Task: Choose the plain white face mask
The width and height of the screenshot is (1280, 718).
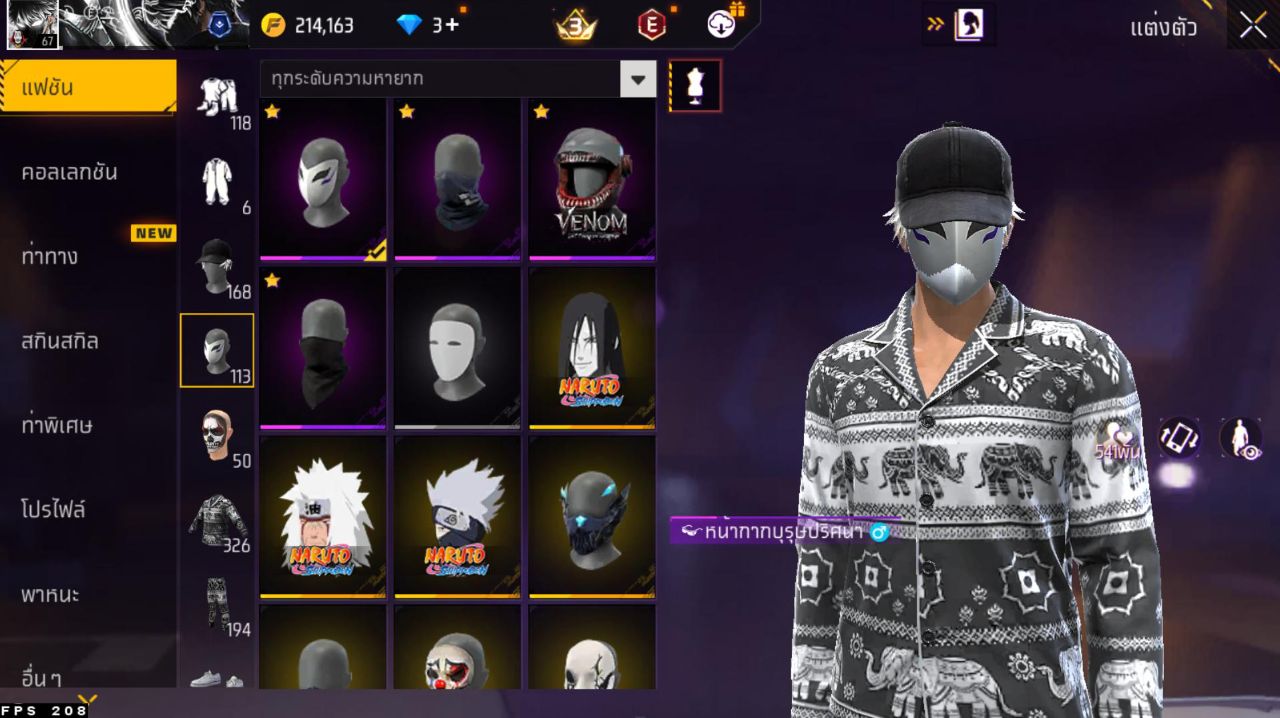Action: point(457,348)
